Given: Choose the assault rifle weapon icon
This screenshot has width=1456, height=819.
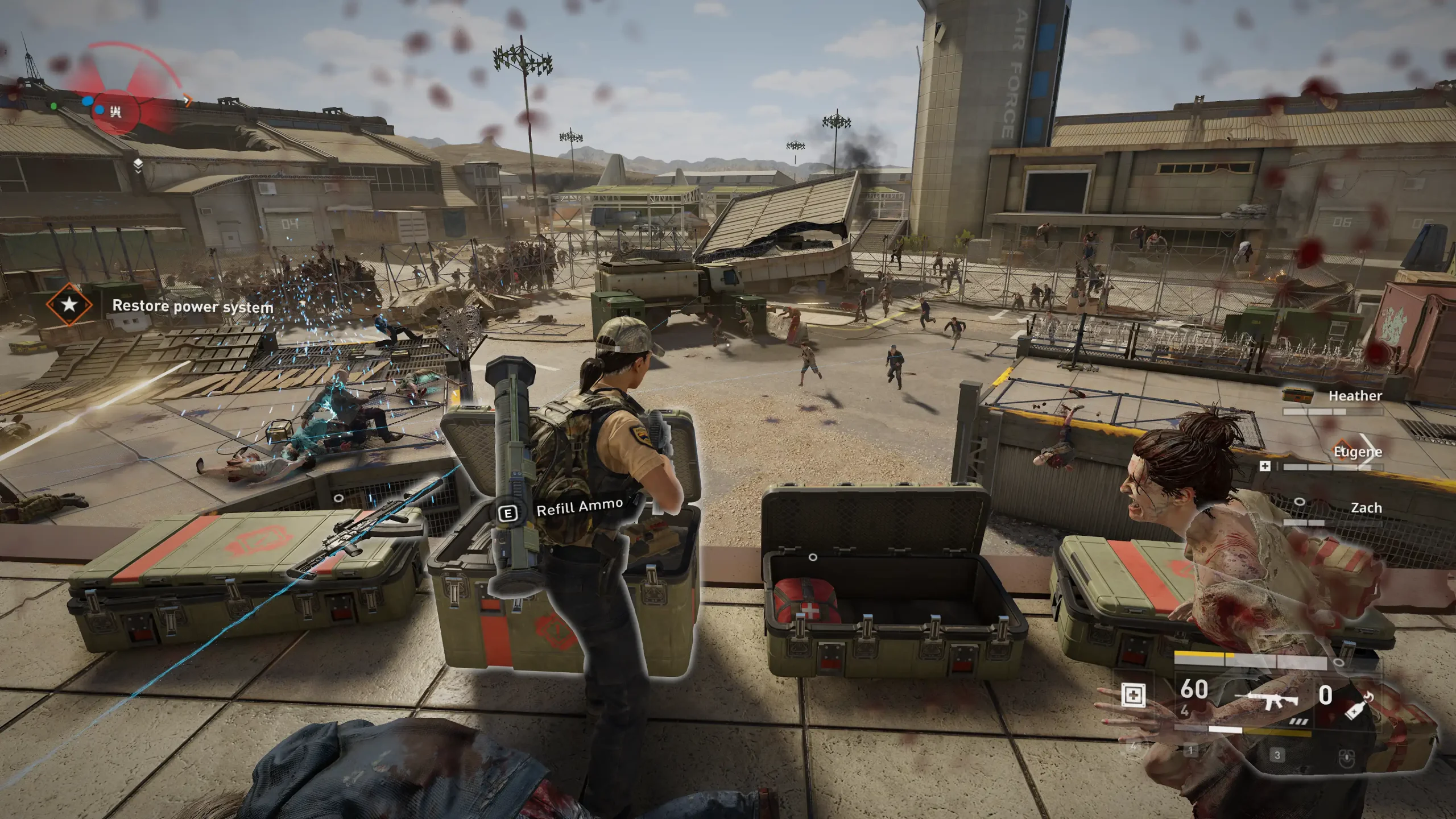Looking at the screenshot, I should tap(1266, 699).
